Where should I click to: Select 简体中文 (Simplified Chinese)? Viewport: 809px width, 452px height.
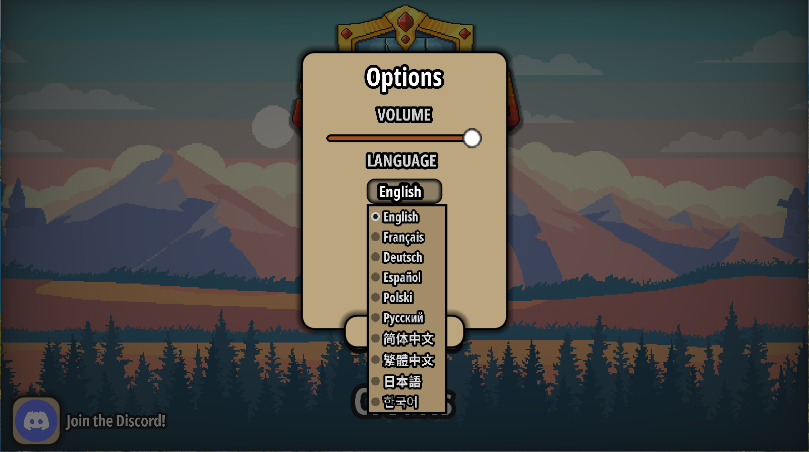pyautogui.click(x=408, y=339)
